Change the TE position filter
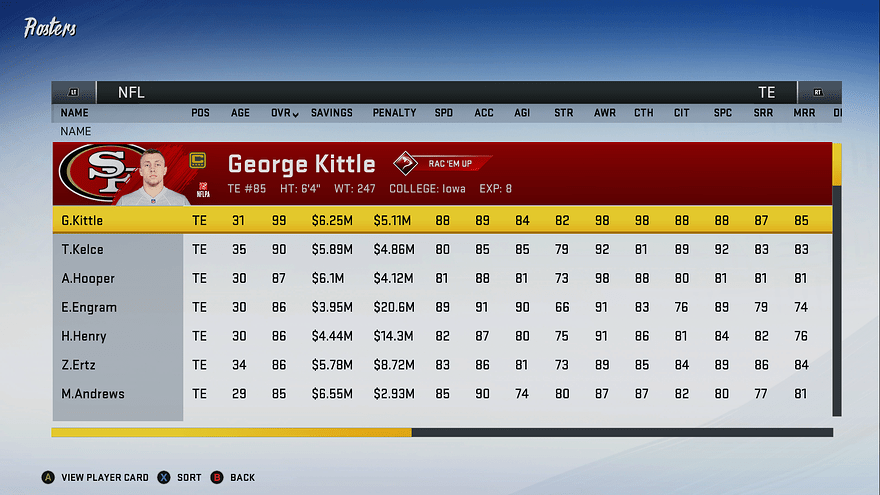The width and height of the screenshot is (880, 495). (766, 92)
